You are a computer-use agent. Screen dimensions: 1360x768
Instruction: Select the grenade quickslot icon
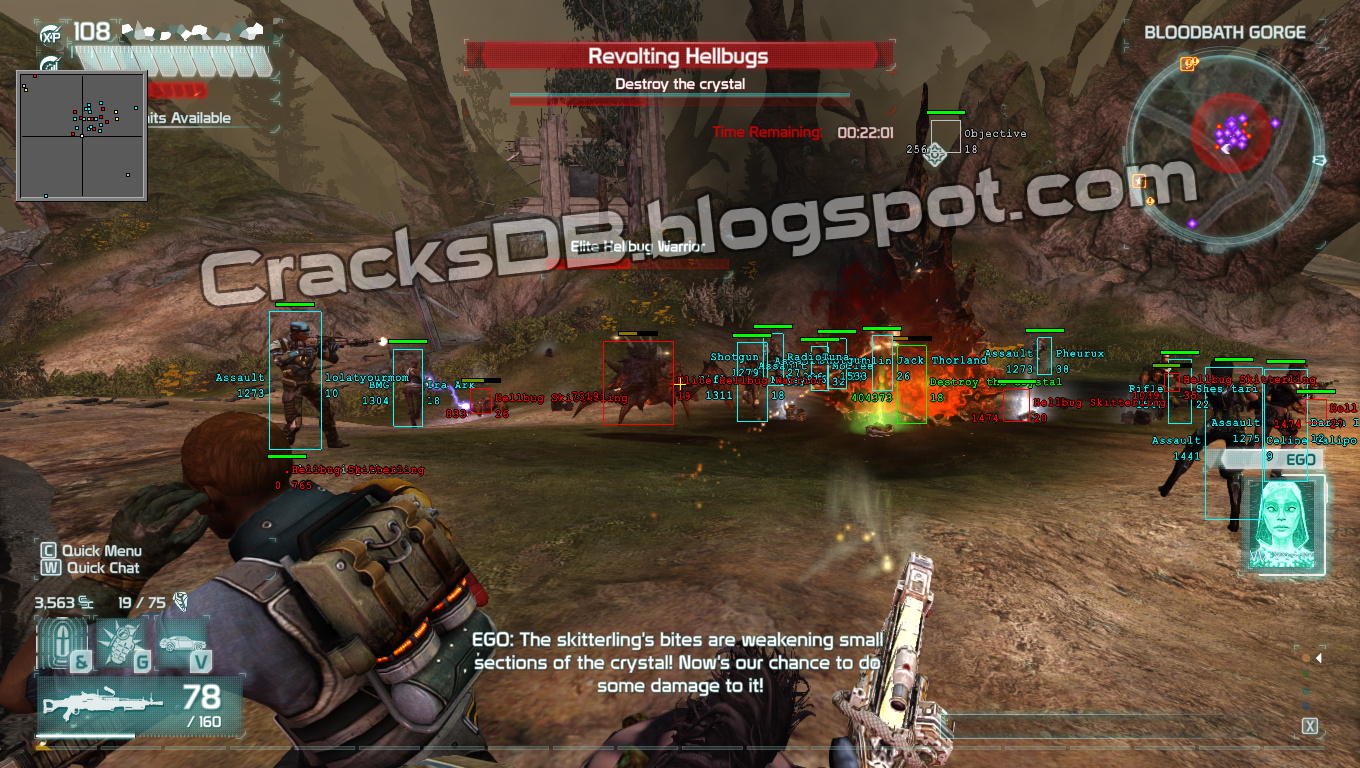click(x=121, y=640)
